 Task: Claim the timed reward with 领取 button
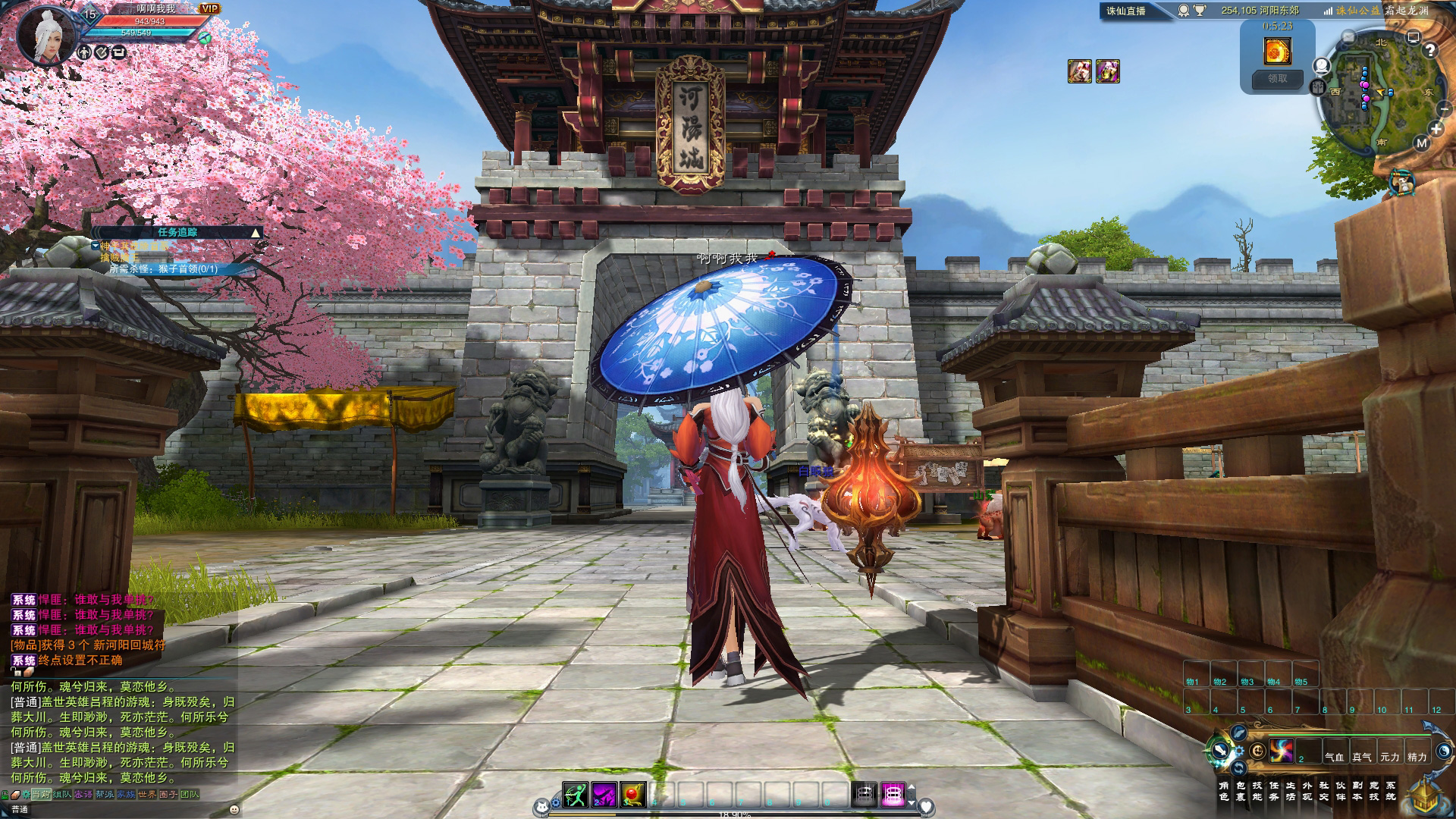click(x=1278, y=79)
